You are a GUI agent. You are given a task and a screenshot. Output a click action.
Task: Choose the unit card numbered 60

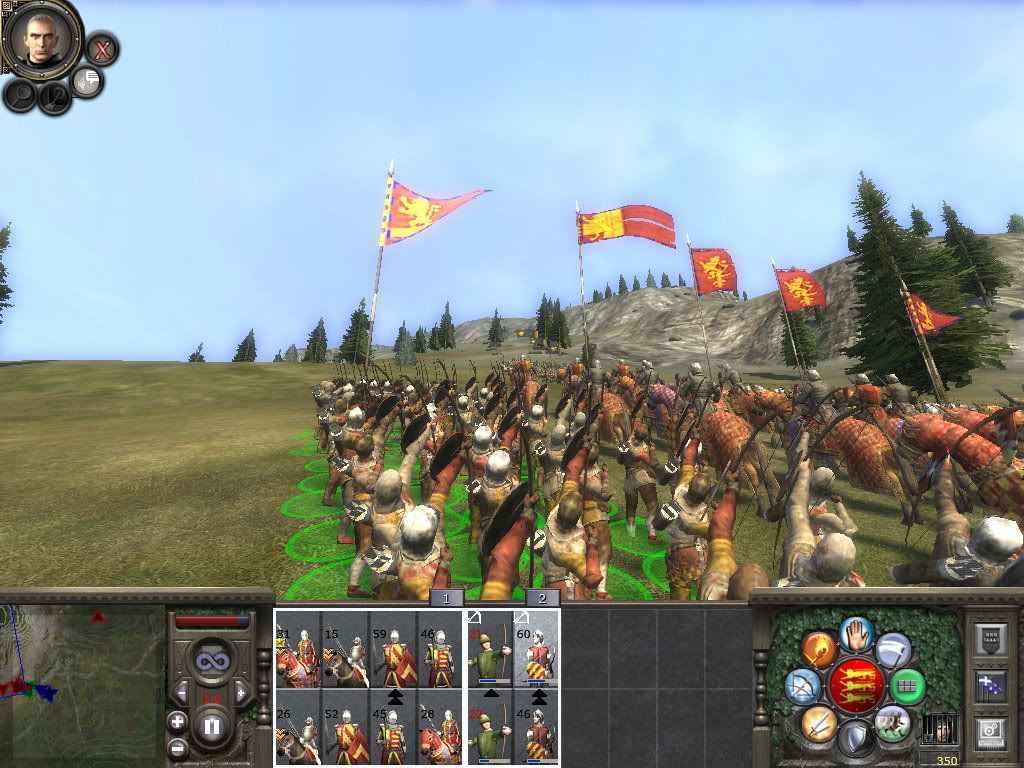537,649
